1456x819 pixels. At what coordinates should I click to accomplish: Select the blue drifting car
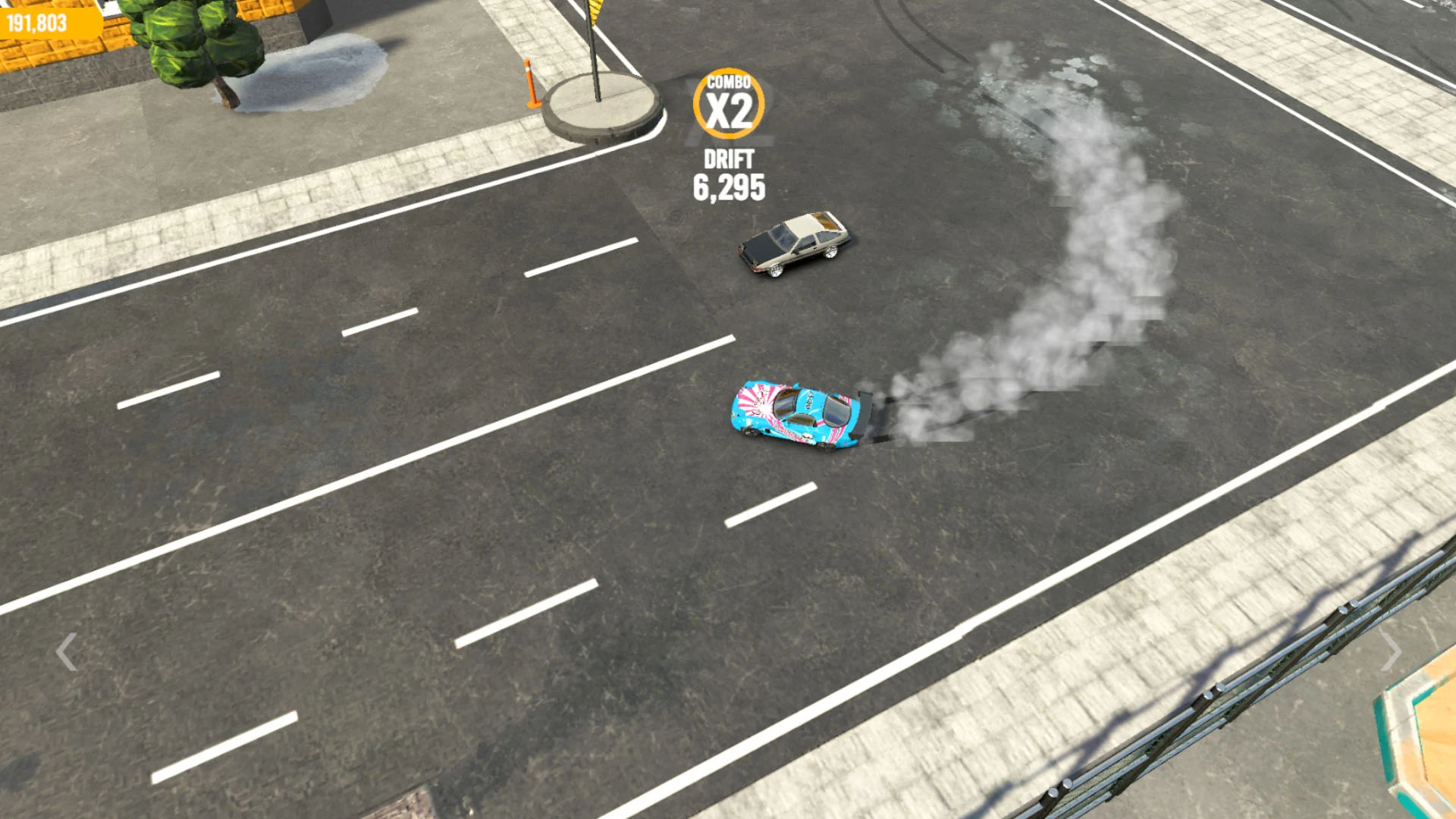click(792, 413)
